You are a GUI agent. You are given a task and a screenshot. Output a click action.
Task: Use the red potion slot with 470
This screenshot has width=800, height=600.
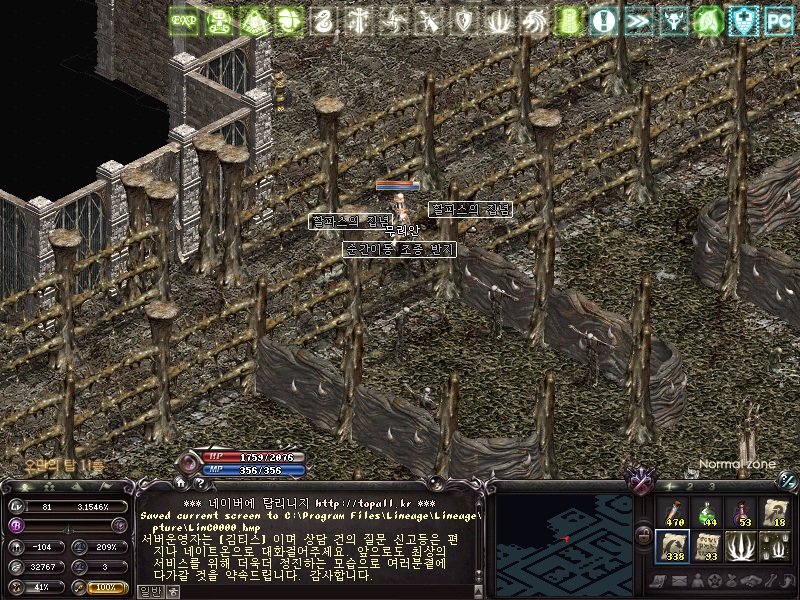(x=672, y=514)
